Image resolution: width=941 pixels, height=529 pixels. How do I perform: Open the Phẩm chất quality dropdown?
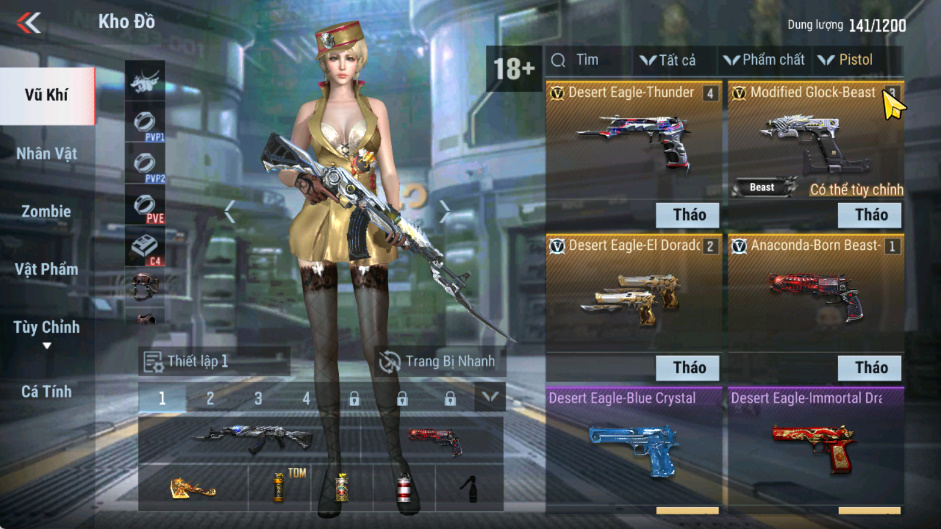tap(764, 60)
